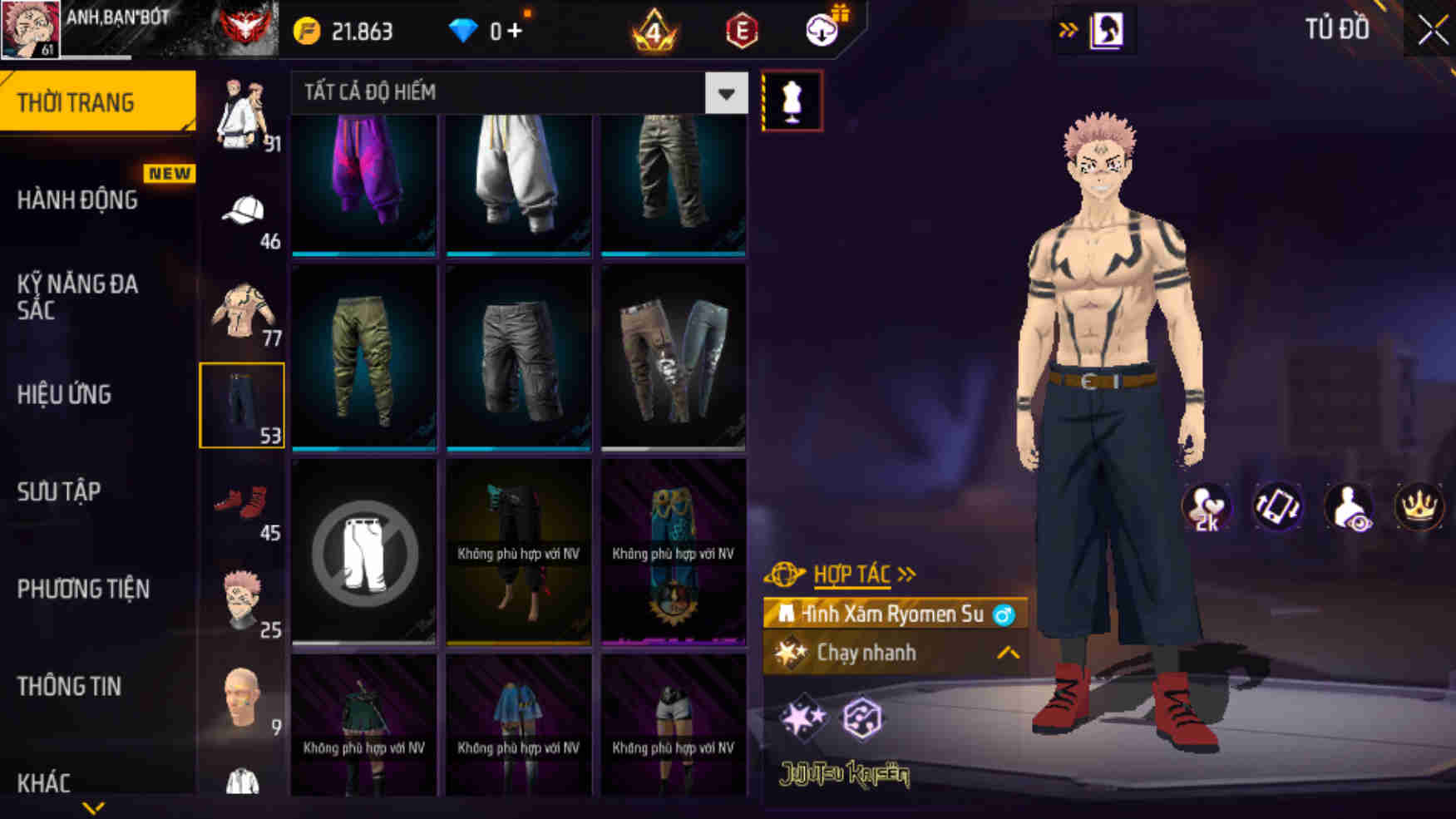Viewport: 1456px width, 819px height.
Task: Click the character rotation icon
Action: pyautogui.click(x=1276, y=507)
